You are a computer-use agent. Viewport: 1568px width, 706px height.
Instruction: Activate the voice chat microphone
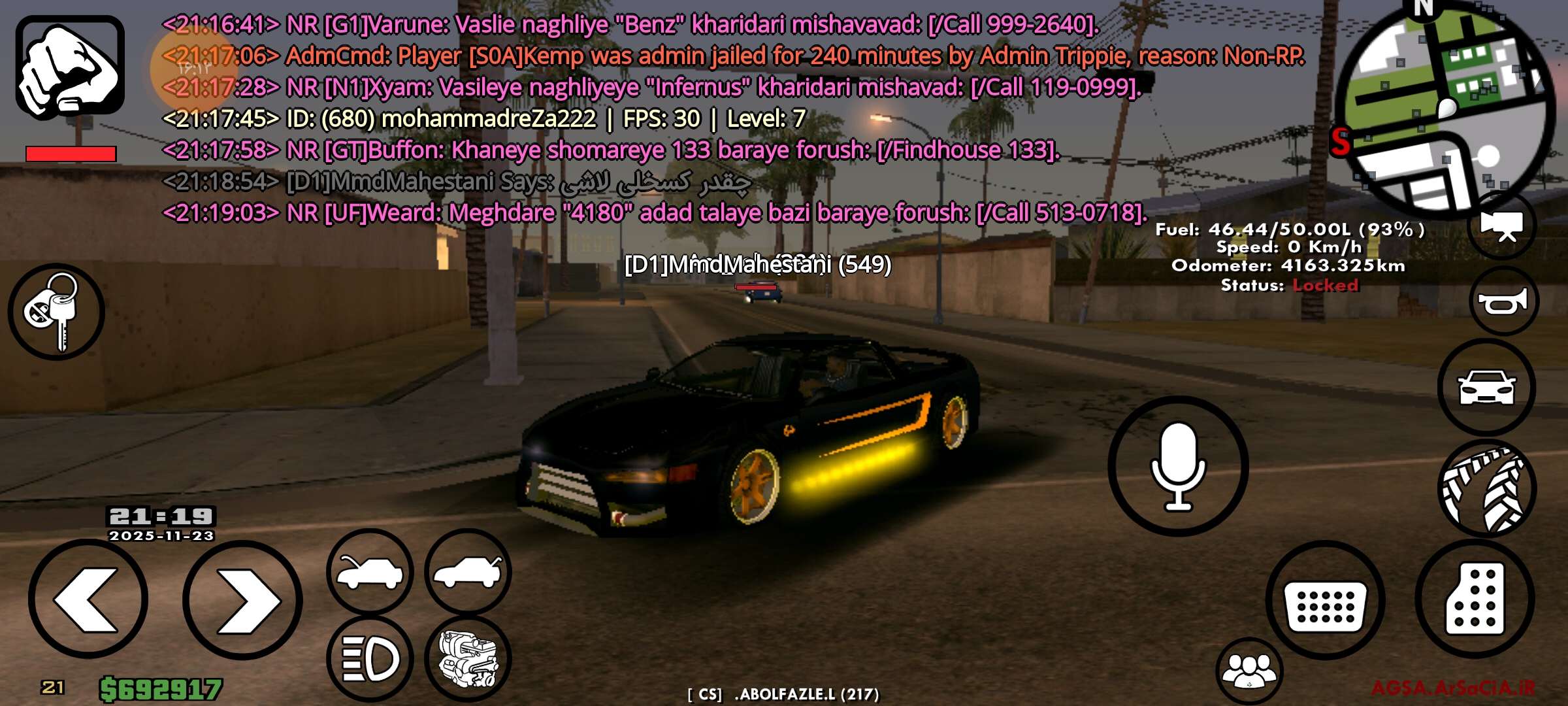tap(1178, 466)
